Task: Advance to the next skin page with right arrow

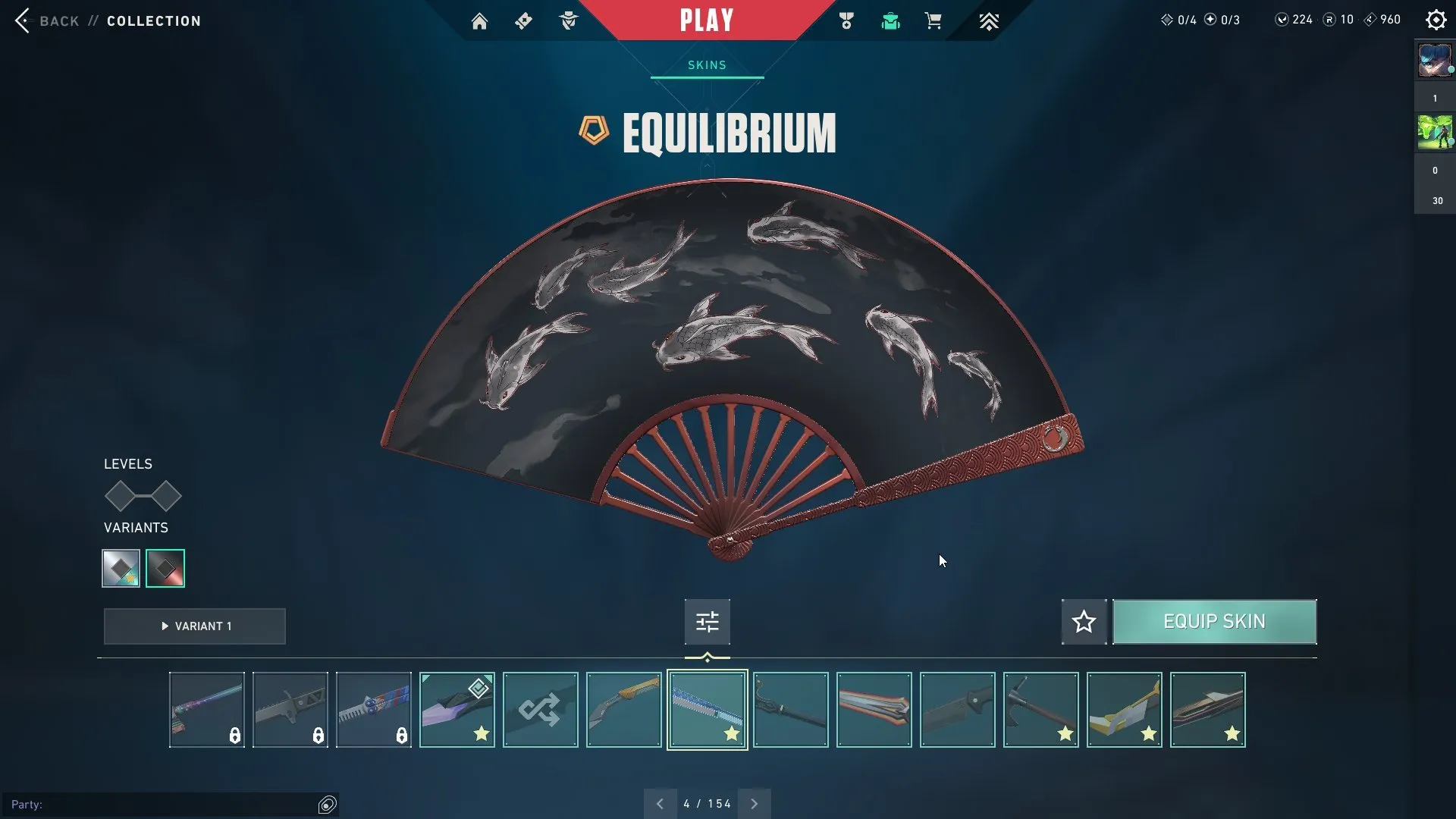Action: (755, 803)
